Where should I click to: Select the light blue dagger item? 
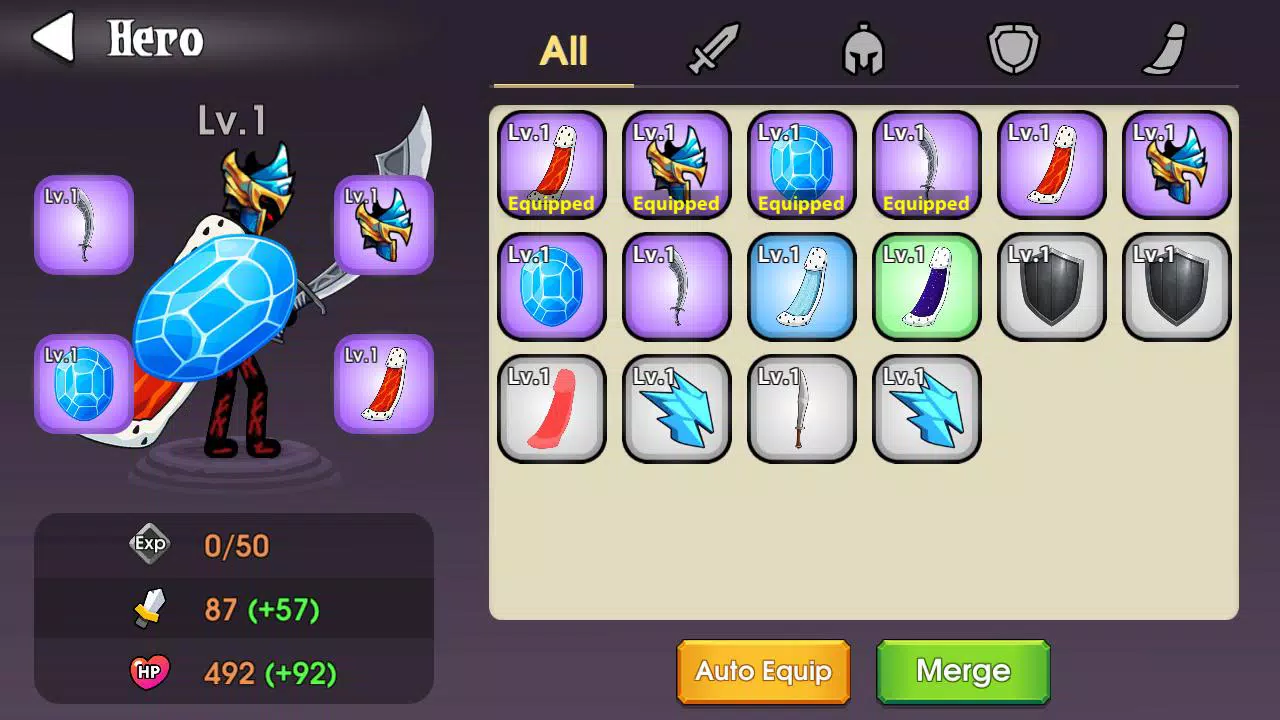(x=801, y=287)
